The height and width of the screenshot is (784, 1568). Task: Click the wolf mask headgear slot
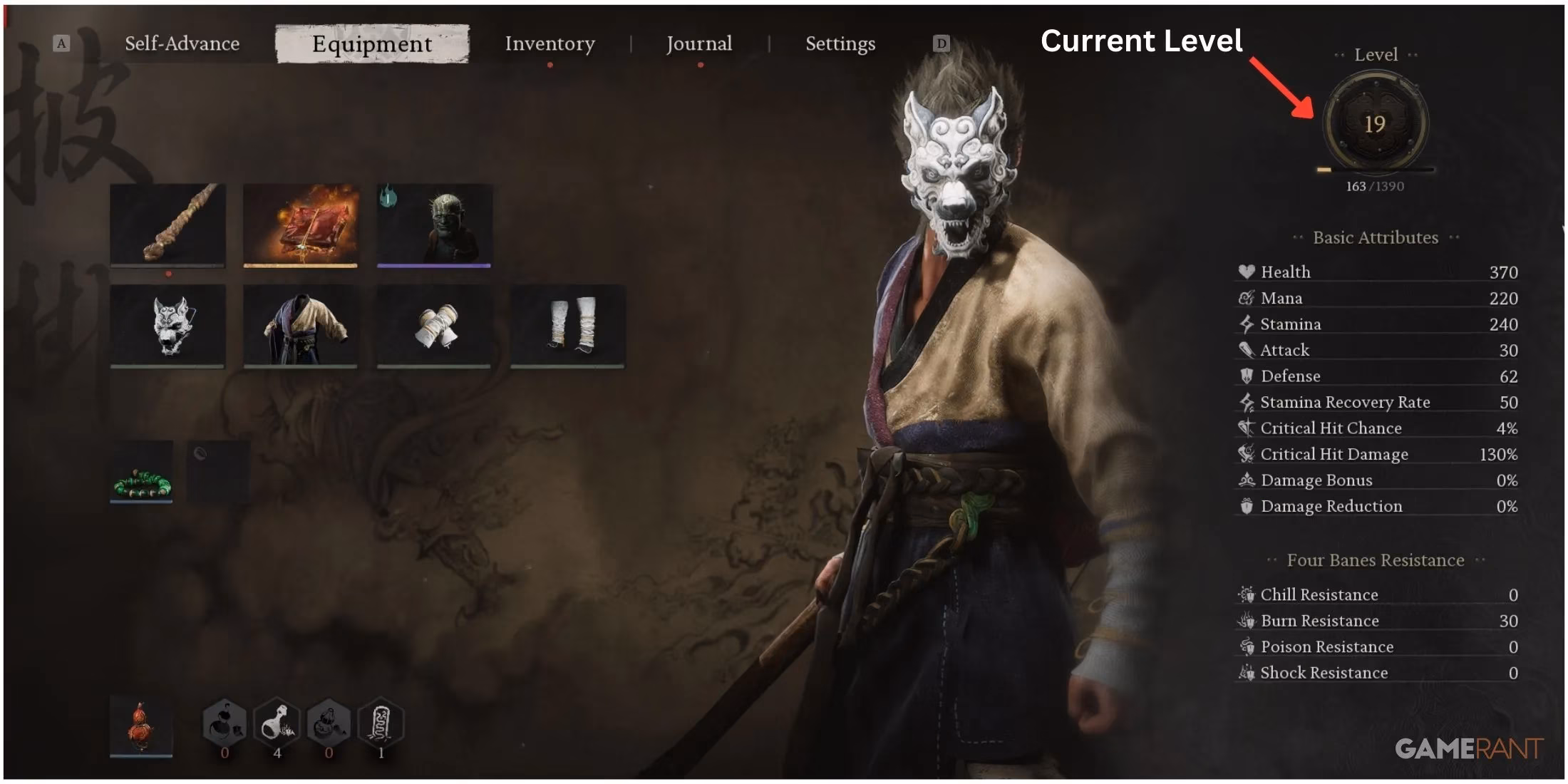(168, 324)
